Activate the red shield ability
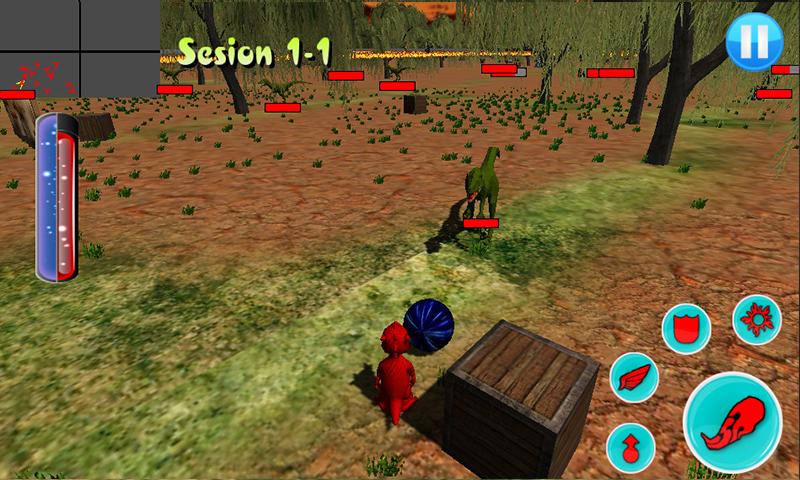Image resolution: width=800 pixels, height=480 pixels. pyautogui.click(x=686, y=327)
